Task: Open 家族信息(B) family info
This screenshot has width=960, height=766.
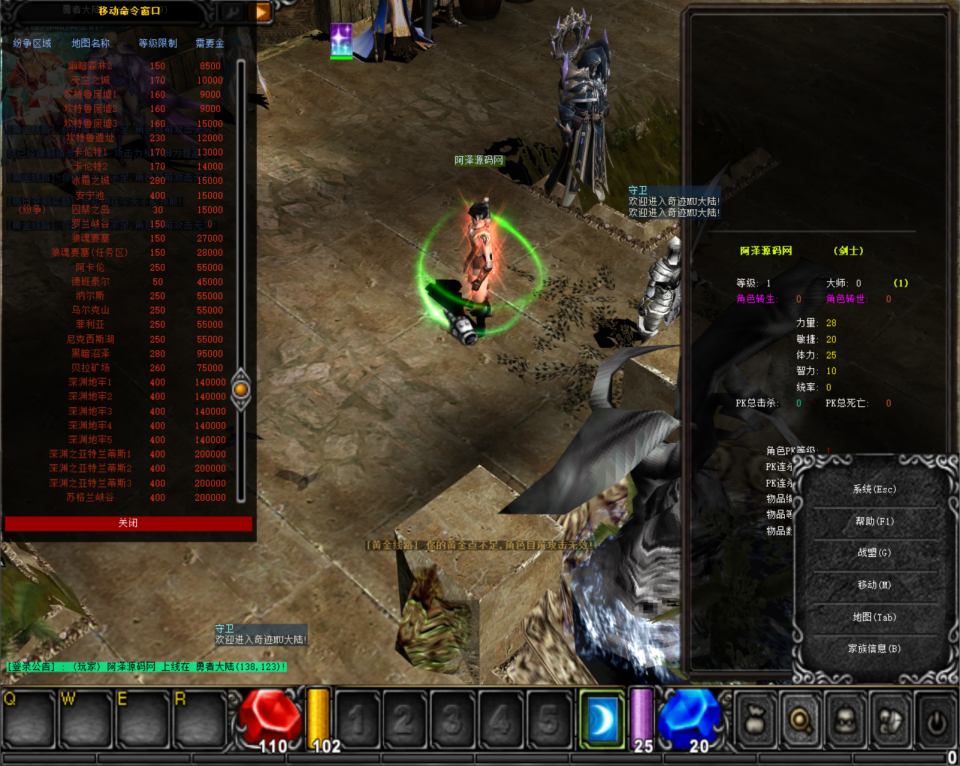Action: tap(873, 649)
